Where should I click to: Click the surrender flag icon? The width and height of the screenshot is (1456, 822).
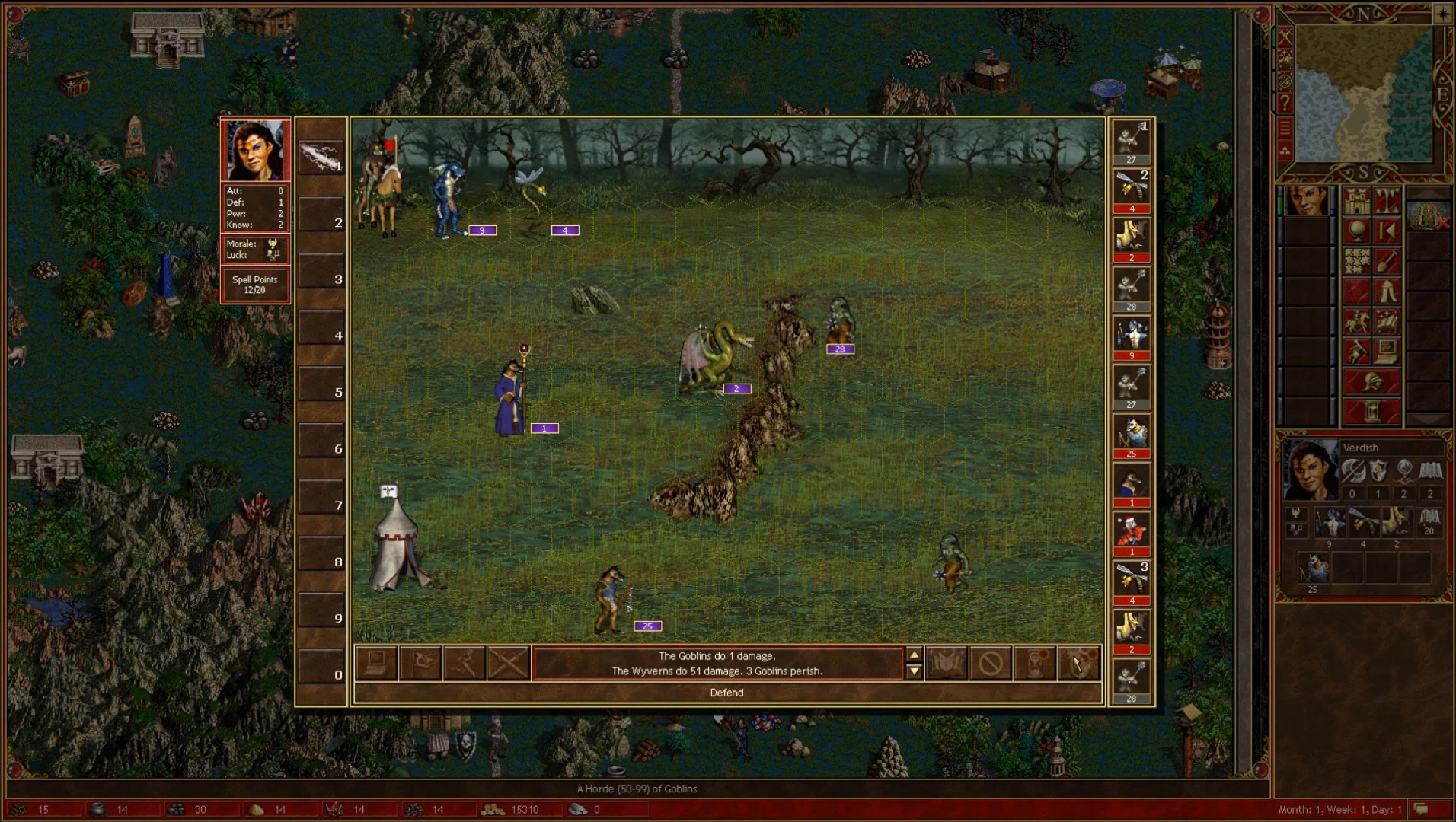point(420,663)
